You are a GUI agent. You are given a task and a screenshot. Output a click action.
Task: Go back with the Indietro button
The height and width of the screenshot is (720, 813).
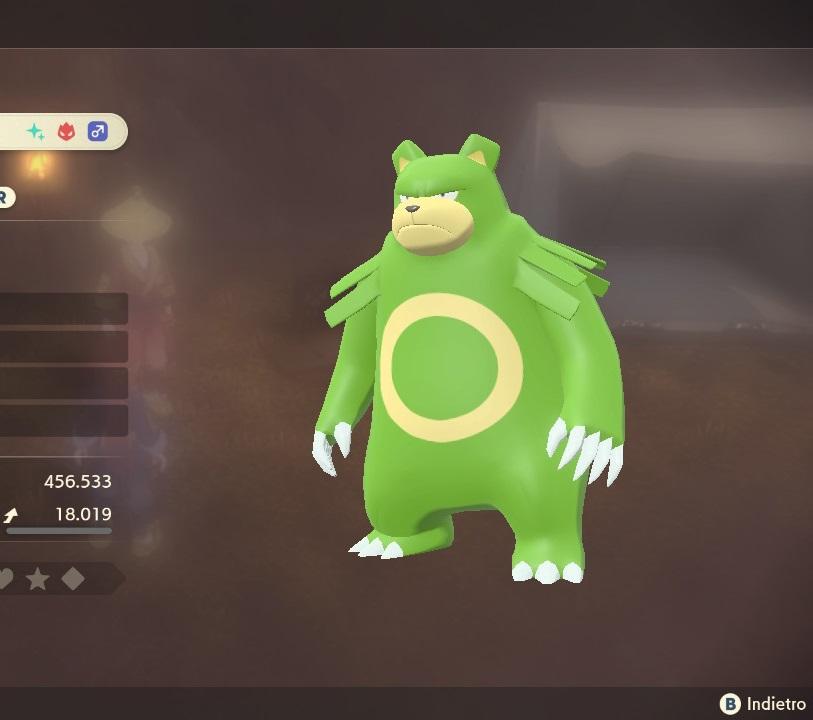click(x=763, y=704)
